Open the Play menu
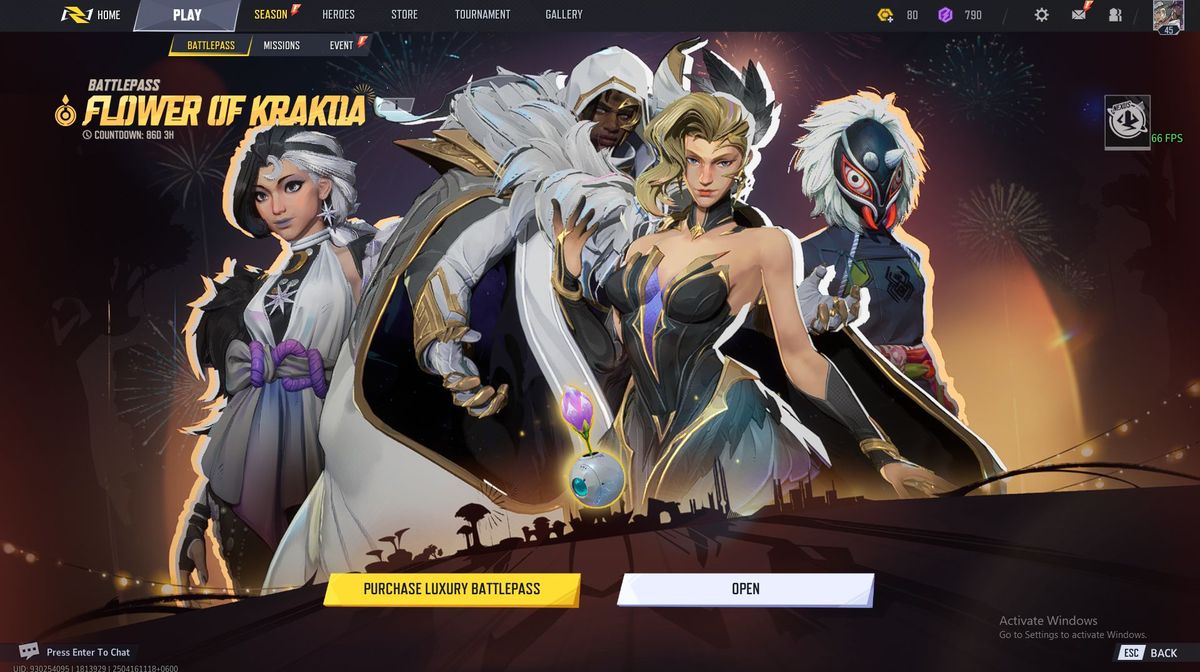This screenshot has height=672, width=1200. pyautogui.click(x=187, y=15)
